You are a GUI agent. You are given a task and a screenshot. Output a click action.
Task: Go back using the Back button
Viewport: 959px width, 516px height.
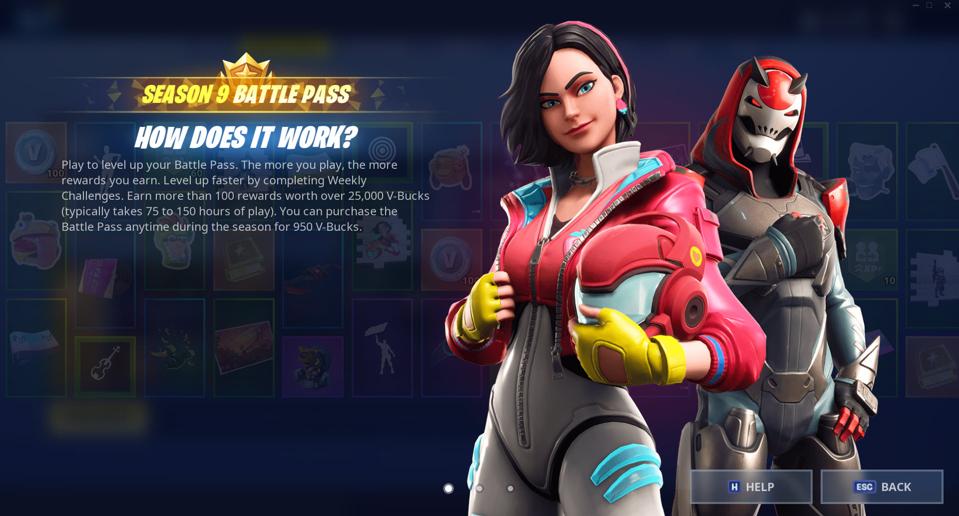[x=882, y=487]
